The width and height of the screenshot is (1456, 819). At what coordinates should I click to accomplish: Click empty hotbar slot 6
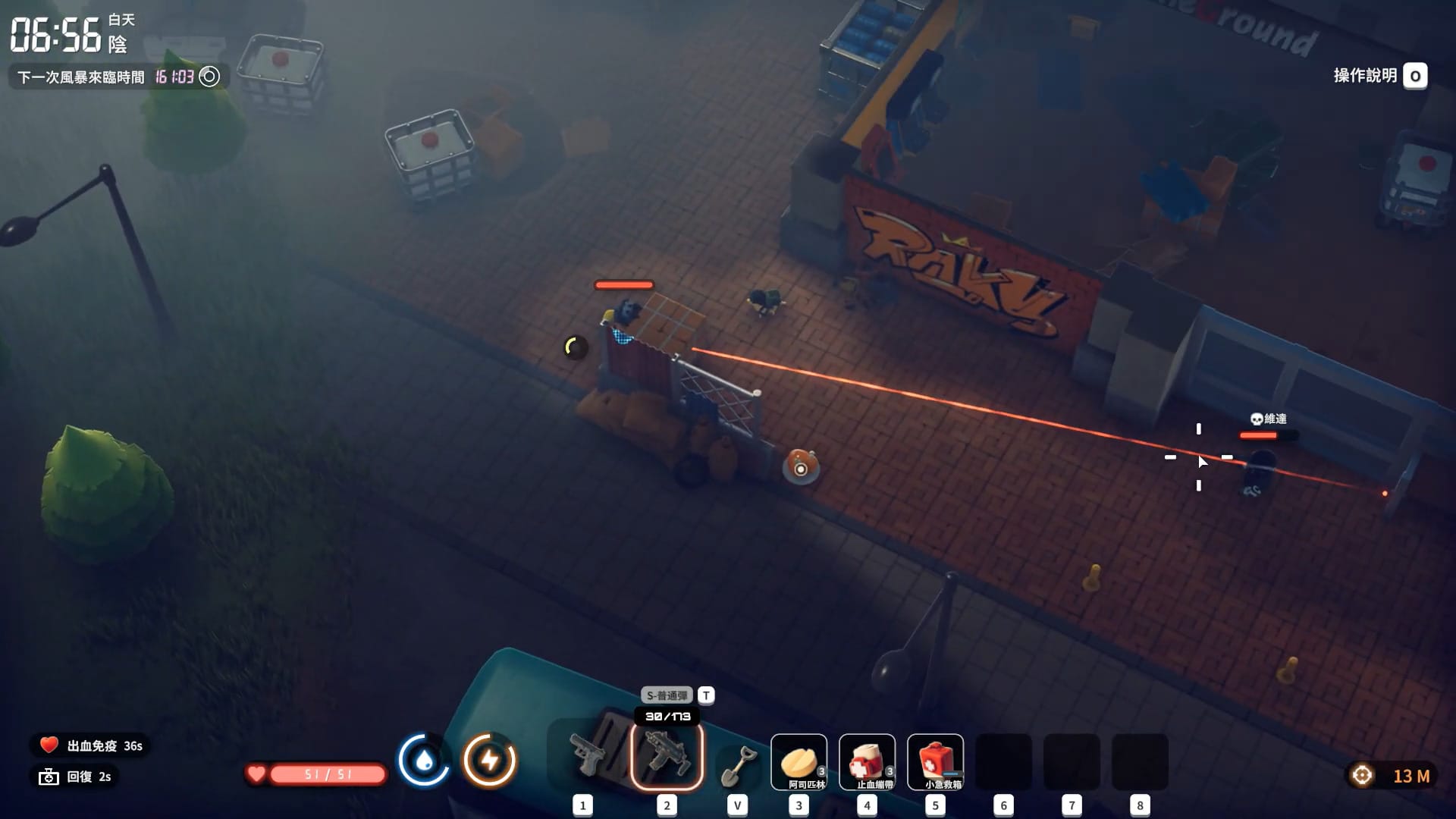pyautogui.click(x=1003, y=762)
